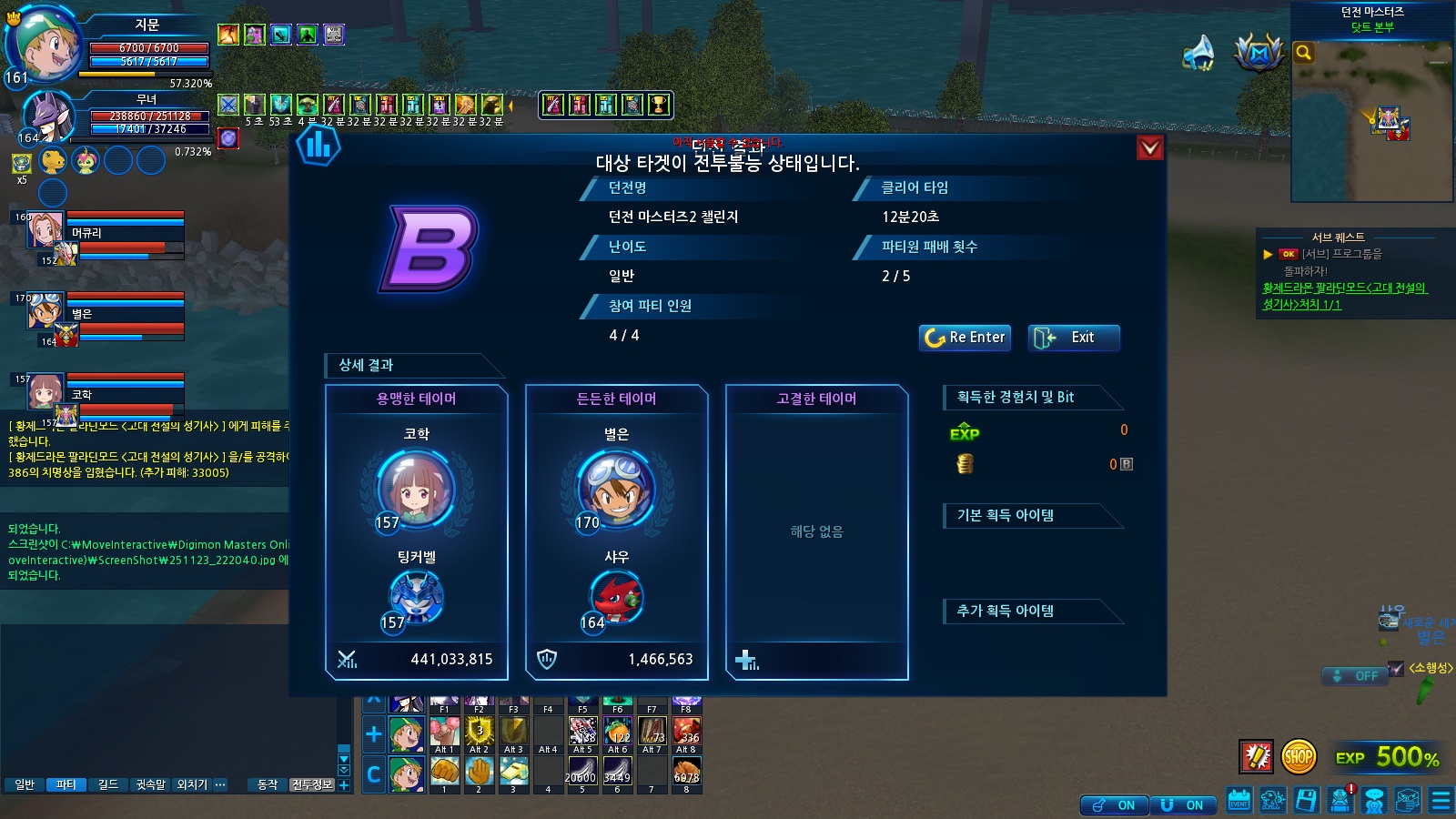Exit the dungeon result screen
Screen dimensions: 1456x819
pos(1074,338)
